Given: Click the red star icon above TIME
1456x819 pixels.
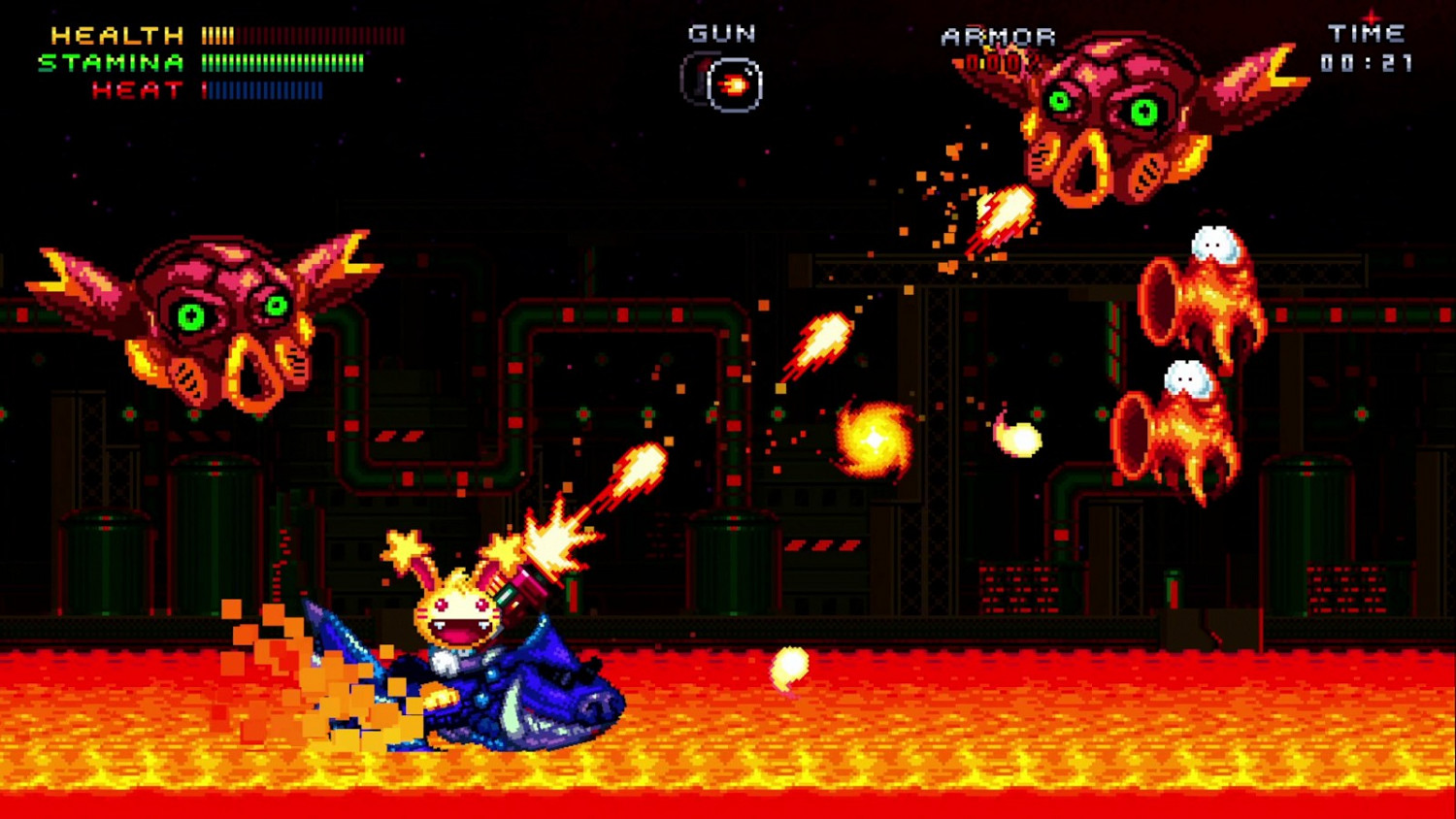Looking at the screenshot, I should click(1372, 16).
